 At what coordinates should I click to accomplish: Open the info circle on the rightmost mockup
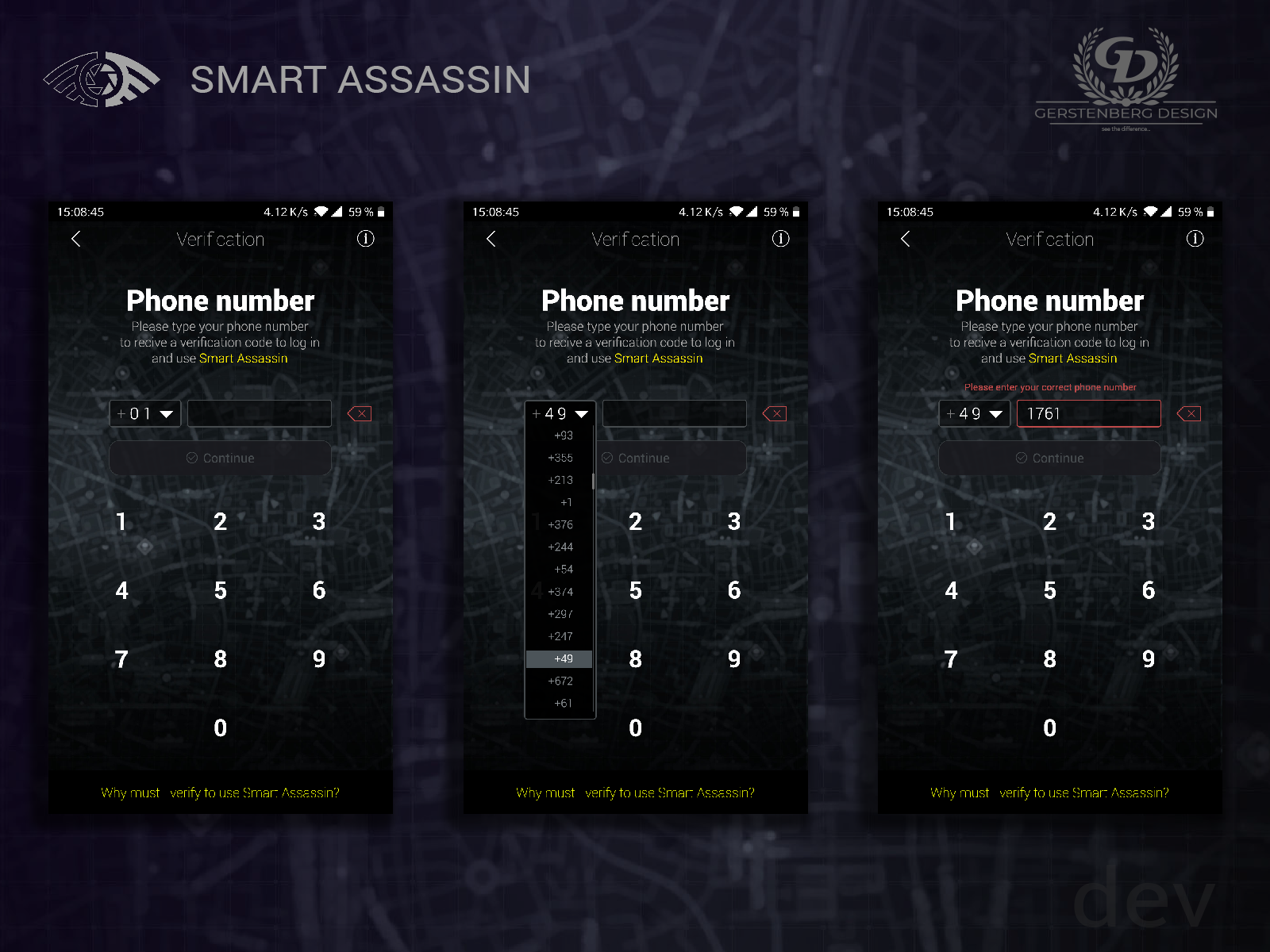pos(1195,239)
